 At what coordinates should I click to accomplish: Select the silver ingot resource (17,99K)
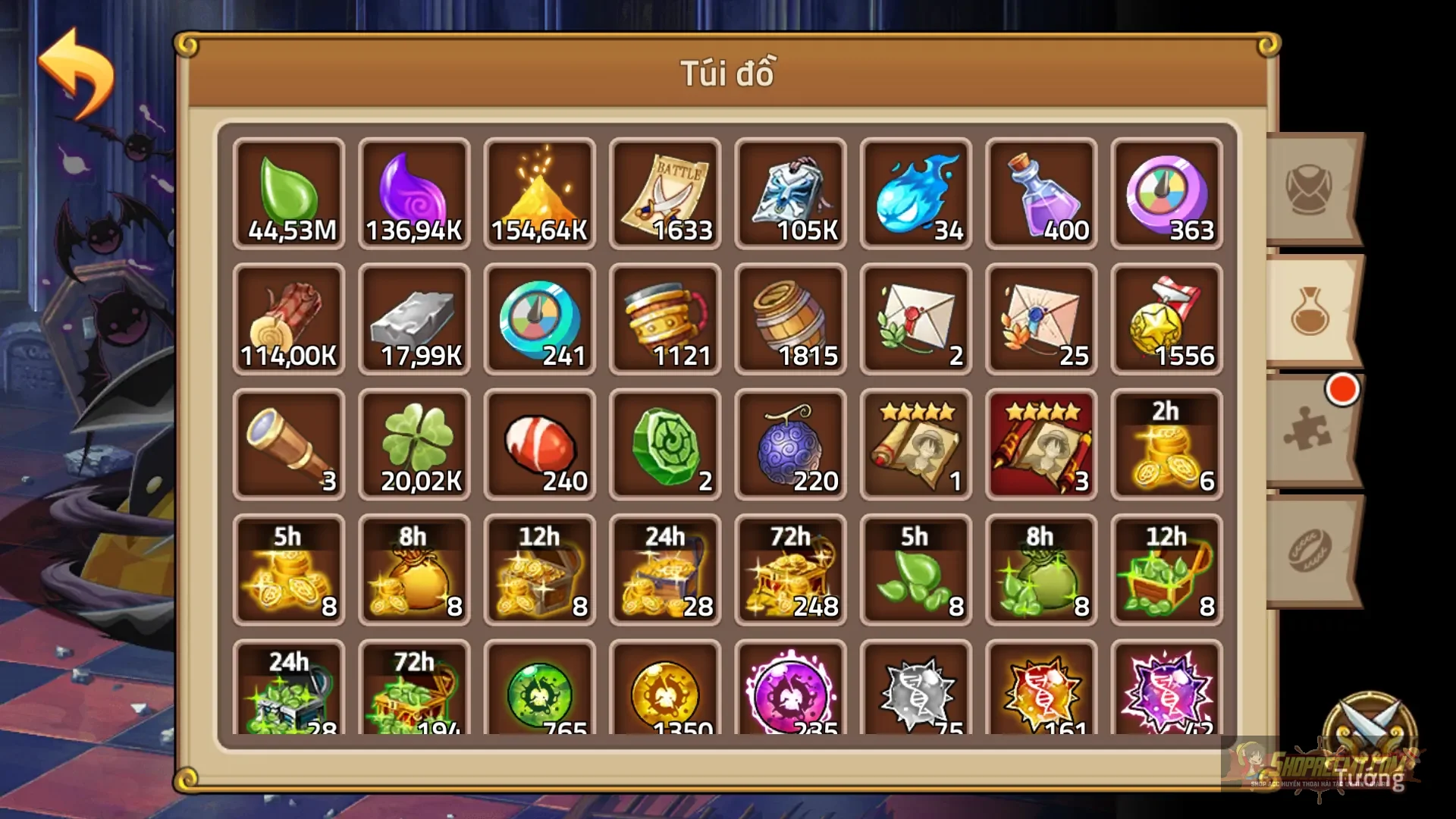click(x=413, y=318)
